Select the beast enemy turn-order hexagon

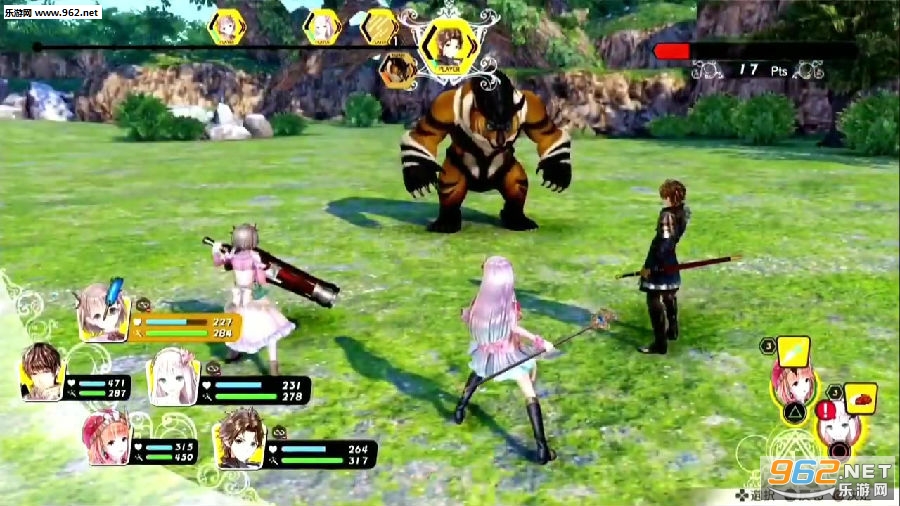click(398, 69)
